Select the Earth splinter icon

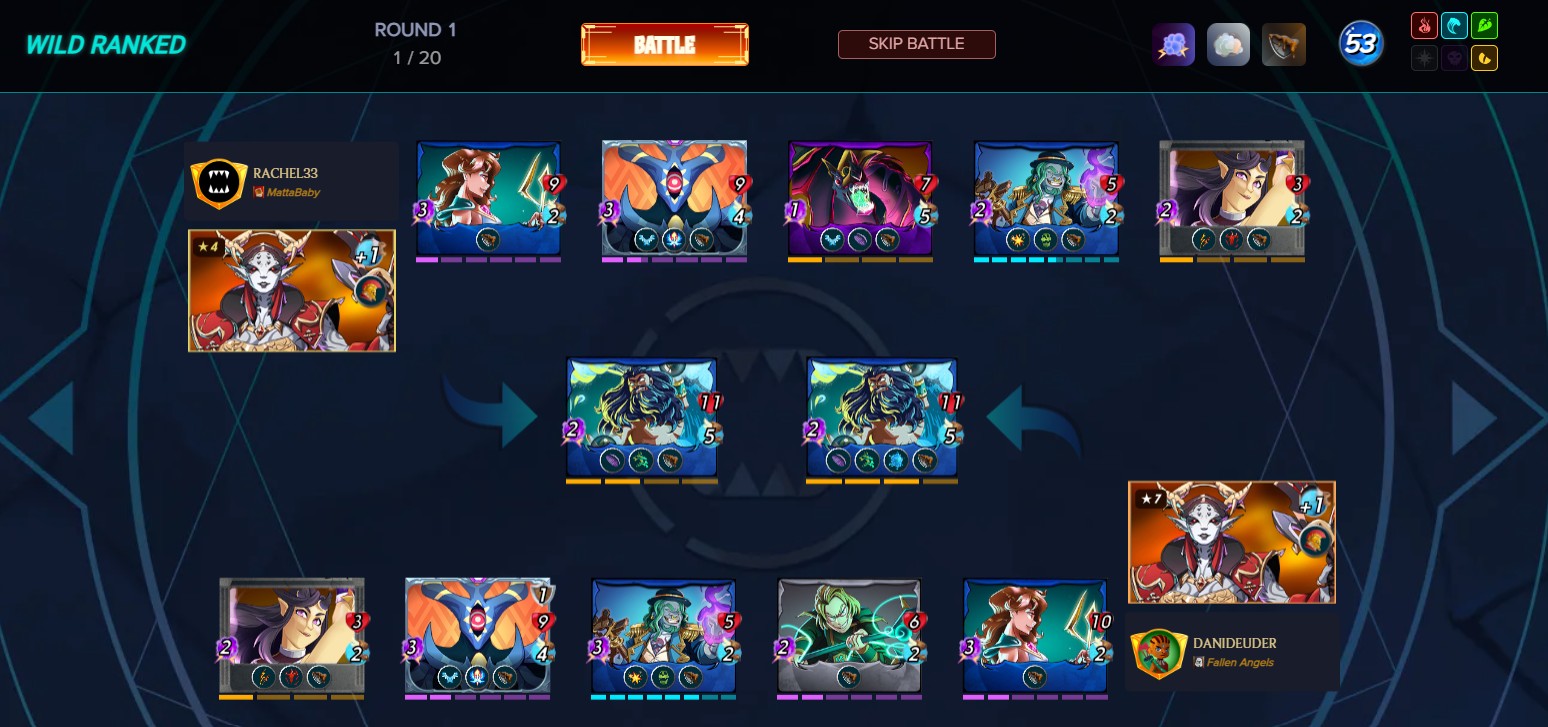[1484, 25]
